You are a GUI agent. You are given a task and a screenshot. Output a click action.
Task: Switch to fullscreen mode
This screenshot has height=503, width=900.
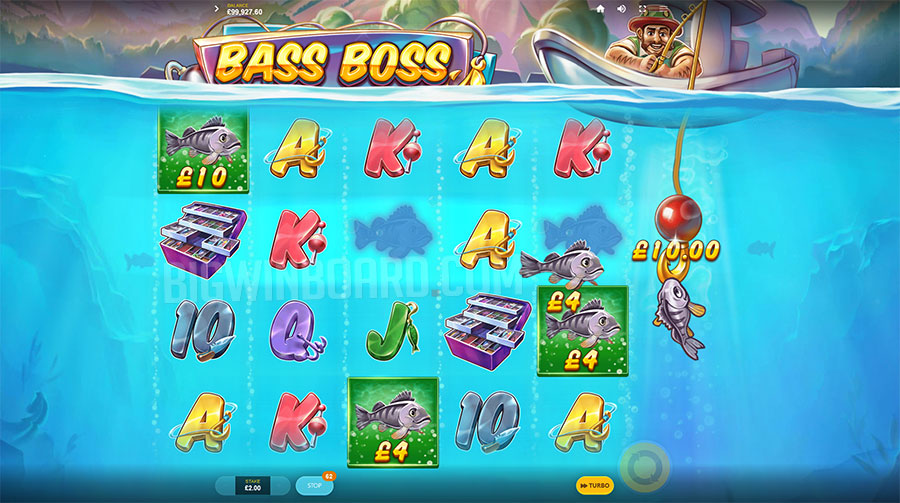(643, 8)
